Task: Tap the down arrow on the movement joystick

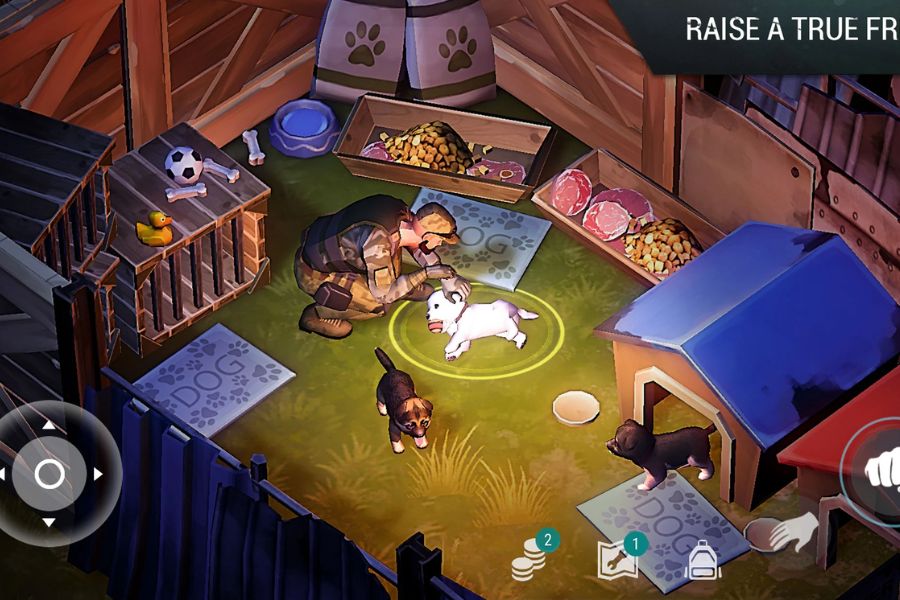Action: [49, 522]
